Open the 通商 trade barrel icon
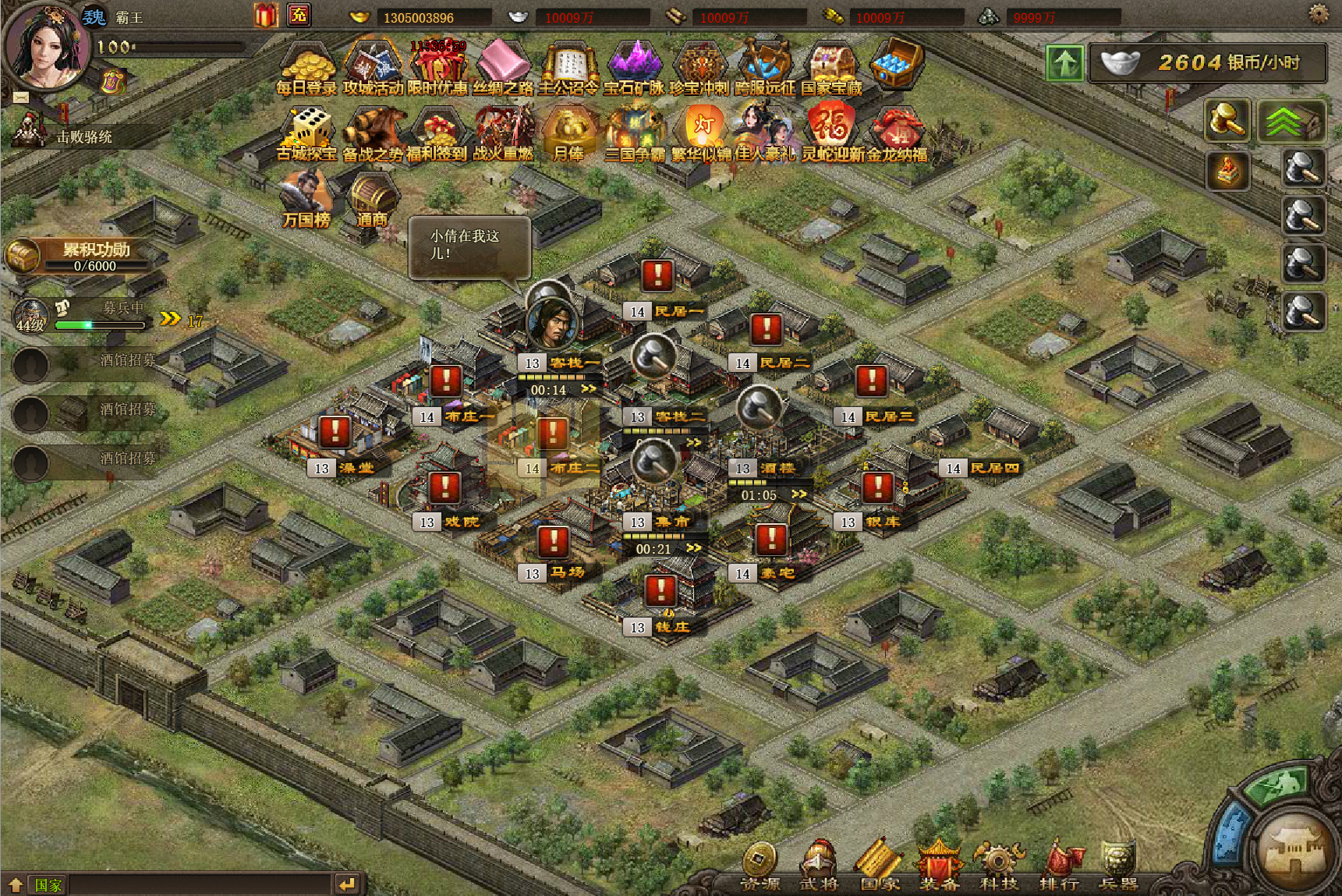 click(372, 199)
